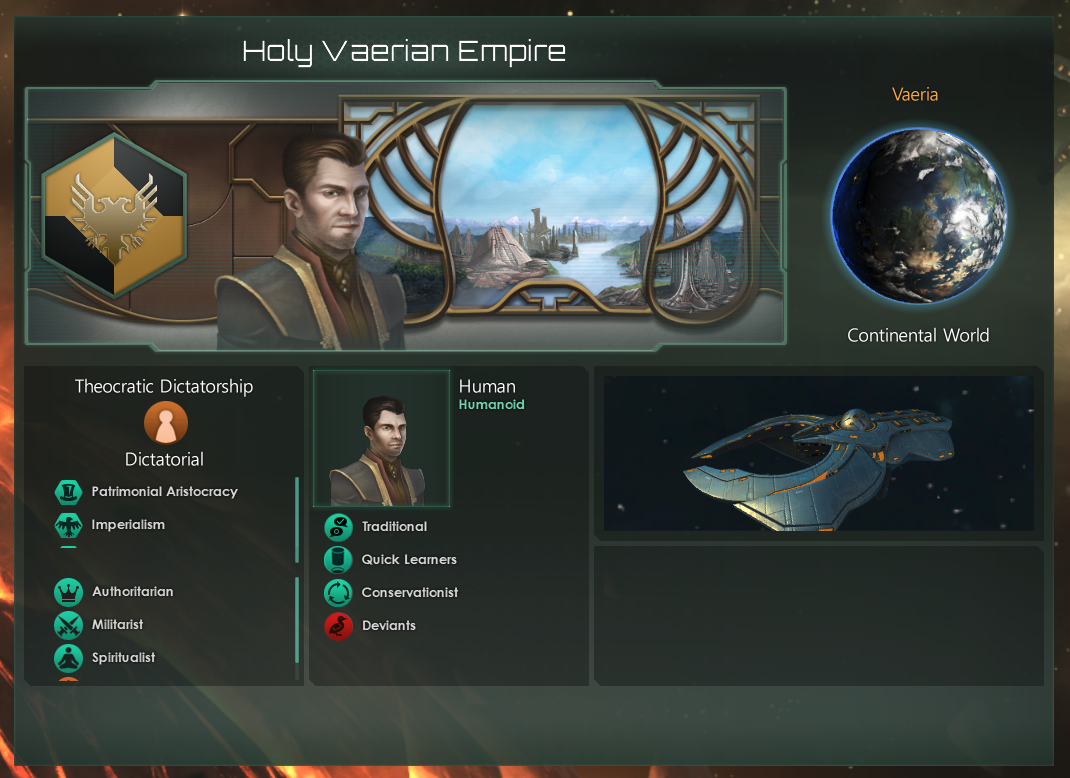This screenshot has height=778, width=1070.
Task: Click the civics list scrollbar
Action: 297,520
